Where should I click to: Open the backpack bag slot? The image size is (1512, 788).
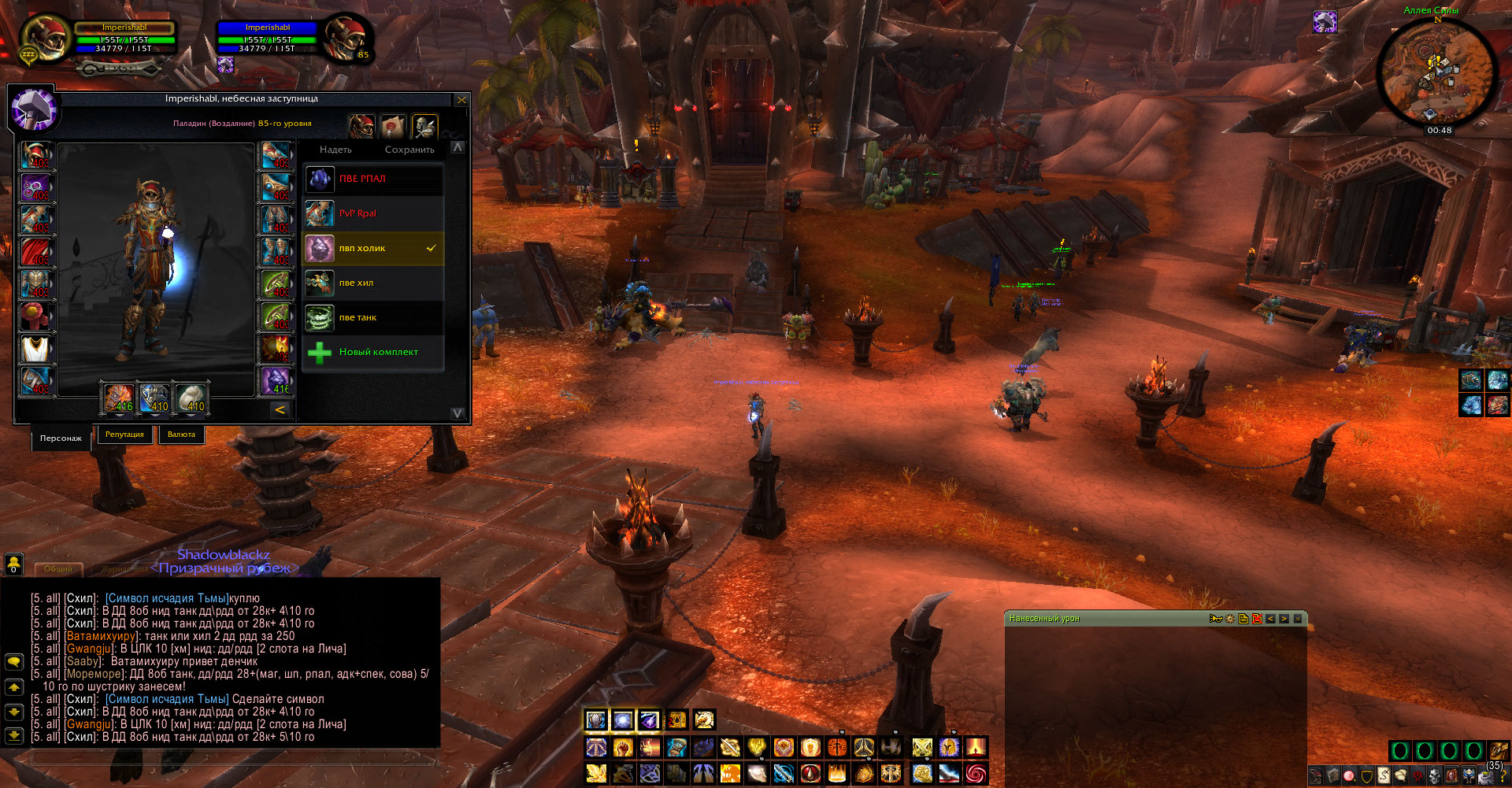pyautogui.click(x=1499, y=750)
